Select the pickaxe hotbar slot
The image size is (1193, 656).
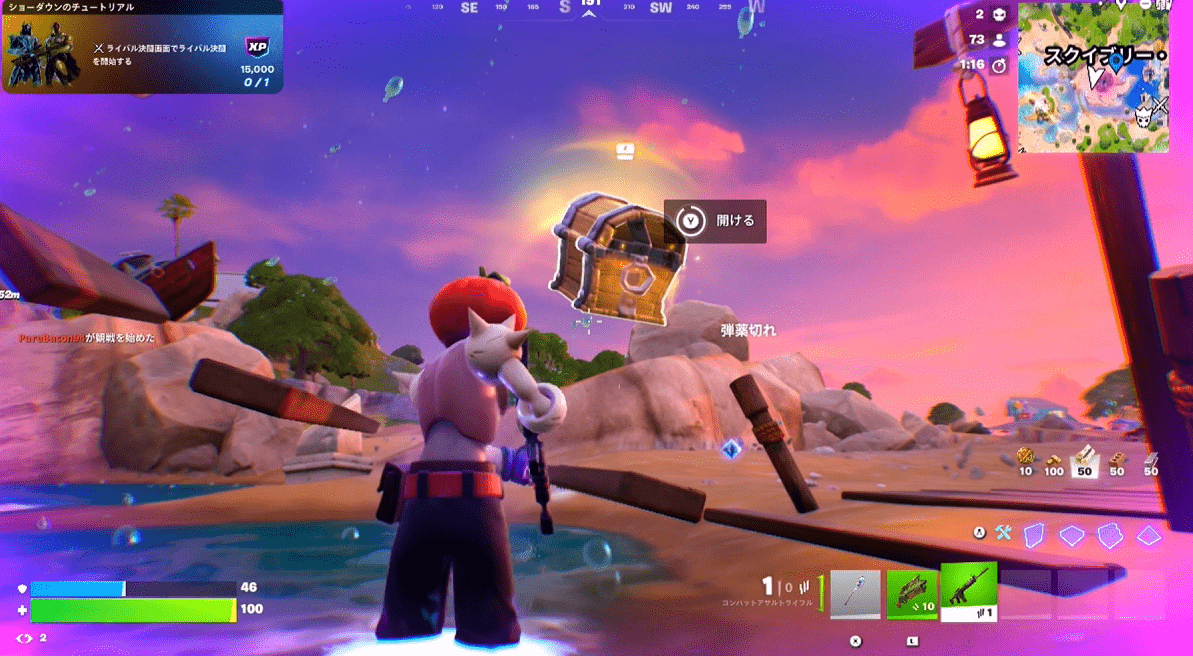[855, 594]
